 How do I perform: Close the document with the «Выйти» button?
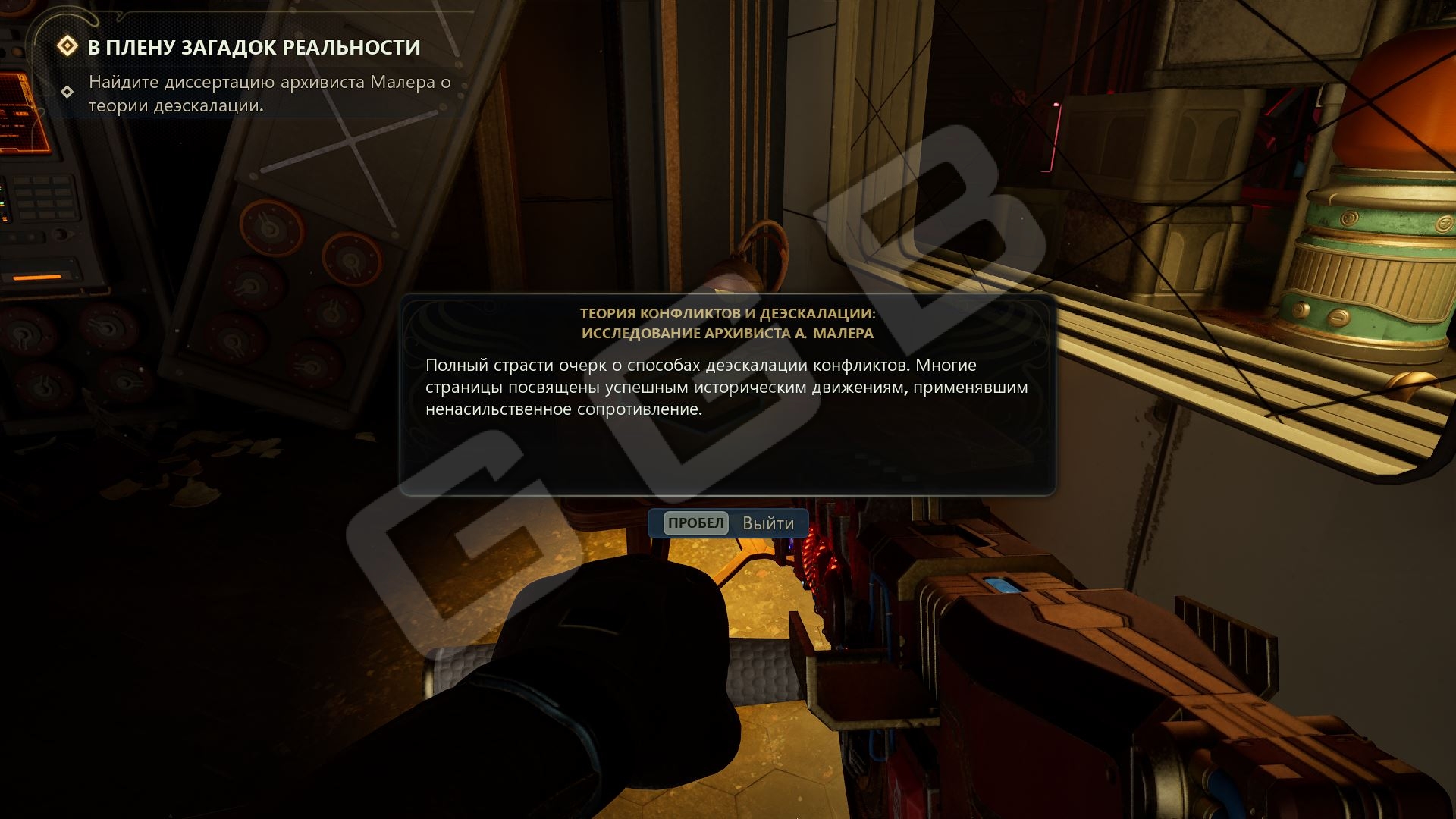pyautogui.click(x=729, y=523)
